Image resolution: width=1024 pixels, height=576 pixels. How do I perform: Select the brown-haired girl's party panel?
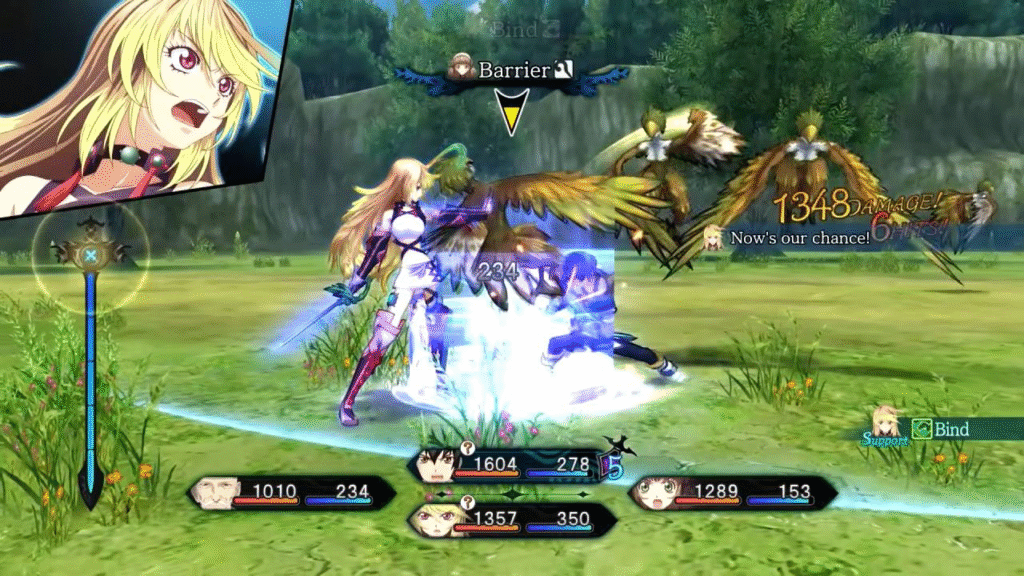point(732,492)
